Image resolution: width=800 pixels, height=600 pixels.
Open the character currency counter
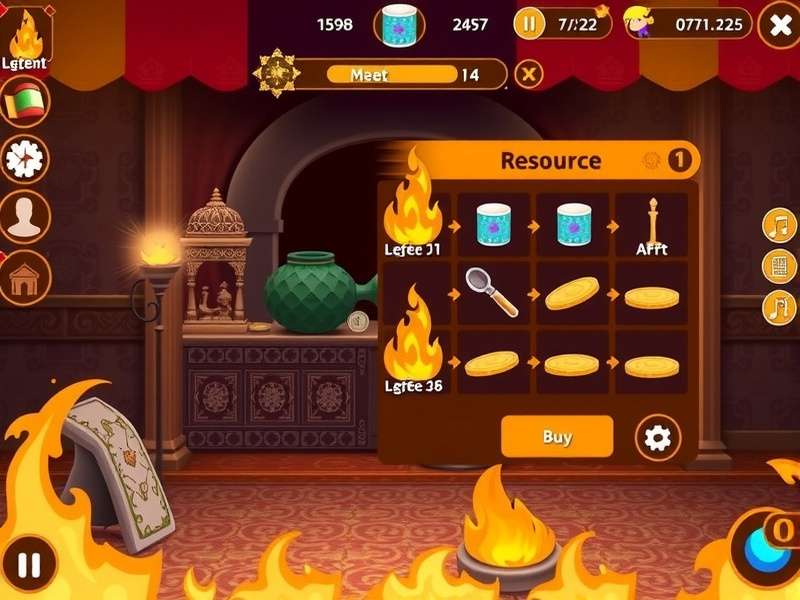[x=688, y=23]
